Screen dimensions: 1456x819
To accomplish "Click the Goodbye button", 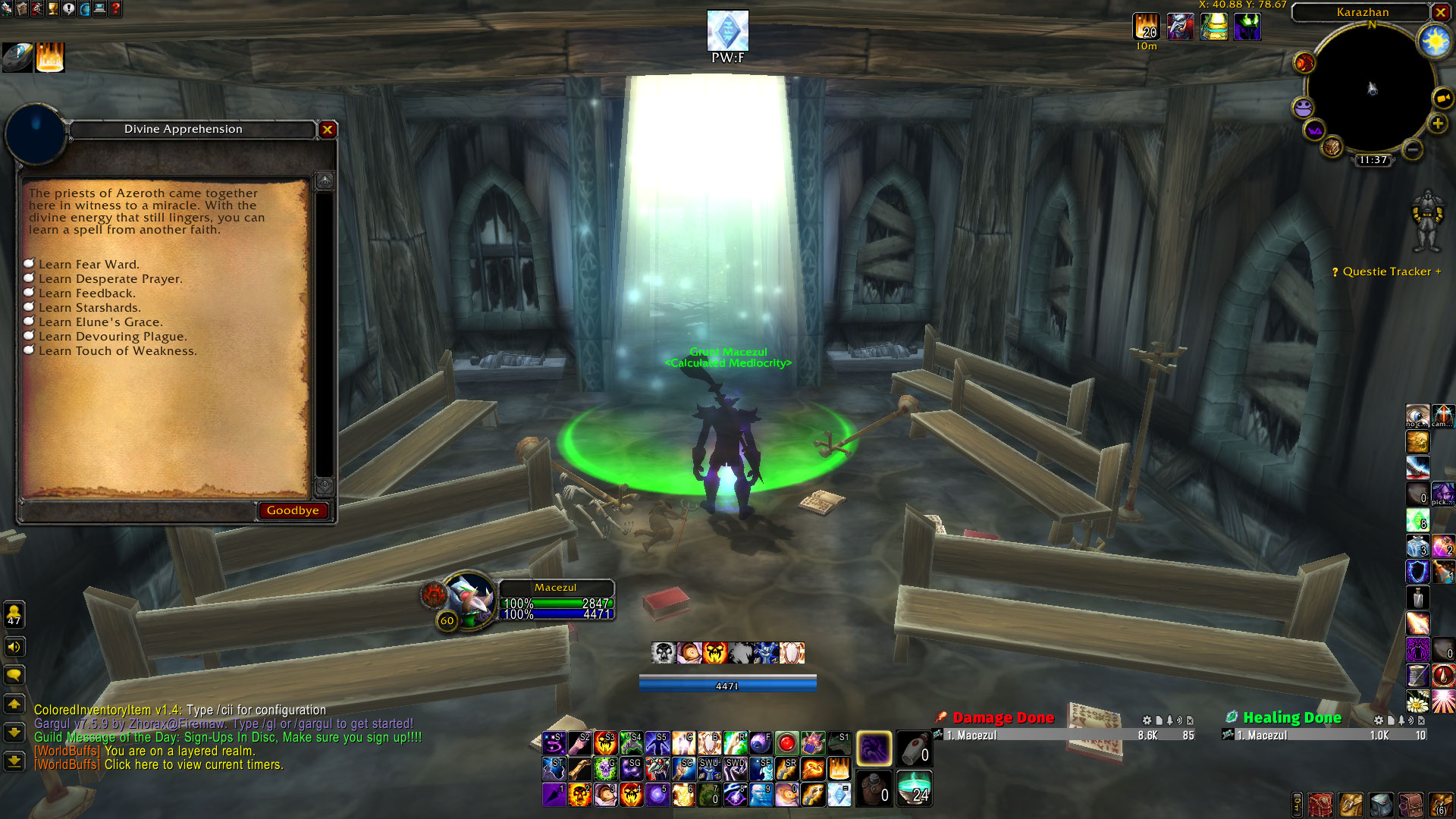I will click(293, 510).
